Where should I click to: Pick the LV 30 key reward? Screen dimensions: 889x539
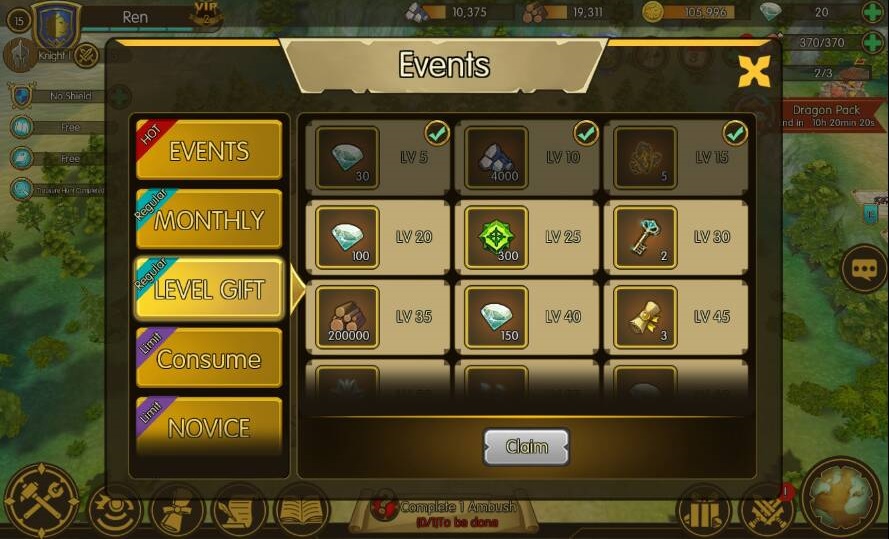tap(645, 238)
